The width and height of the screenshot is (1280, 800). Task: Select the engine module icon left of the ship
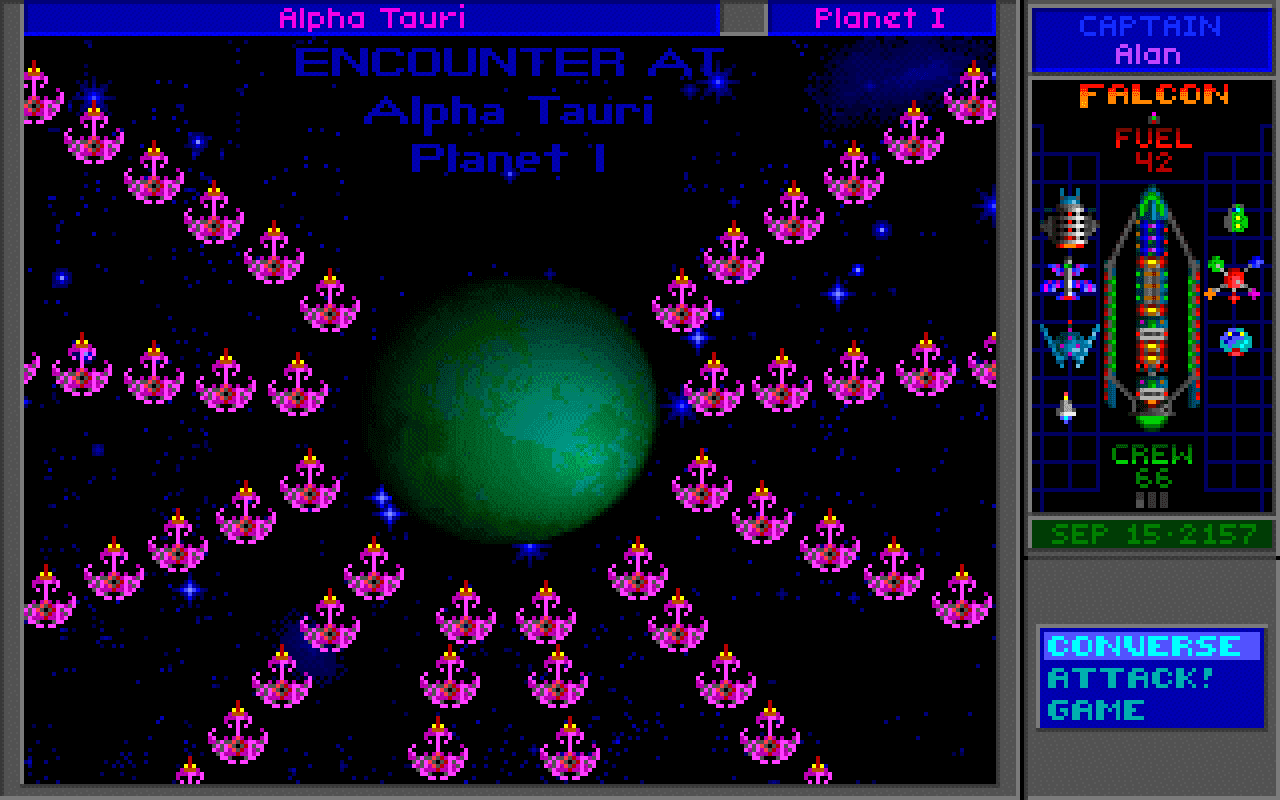[x=1072, y=222]
